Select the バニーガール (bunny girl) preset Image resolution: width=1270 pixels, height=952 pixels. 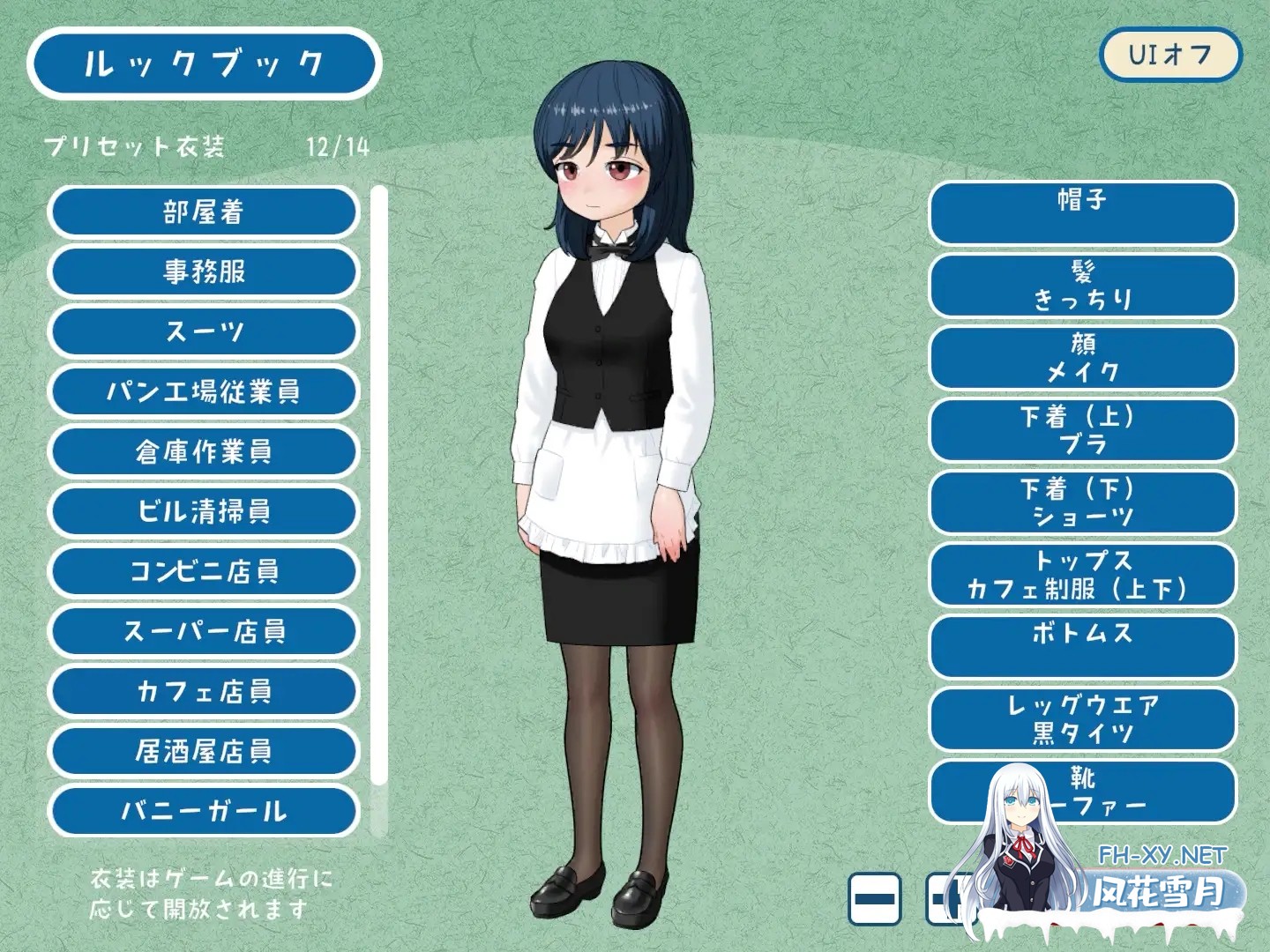tap(204, 811)
